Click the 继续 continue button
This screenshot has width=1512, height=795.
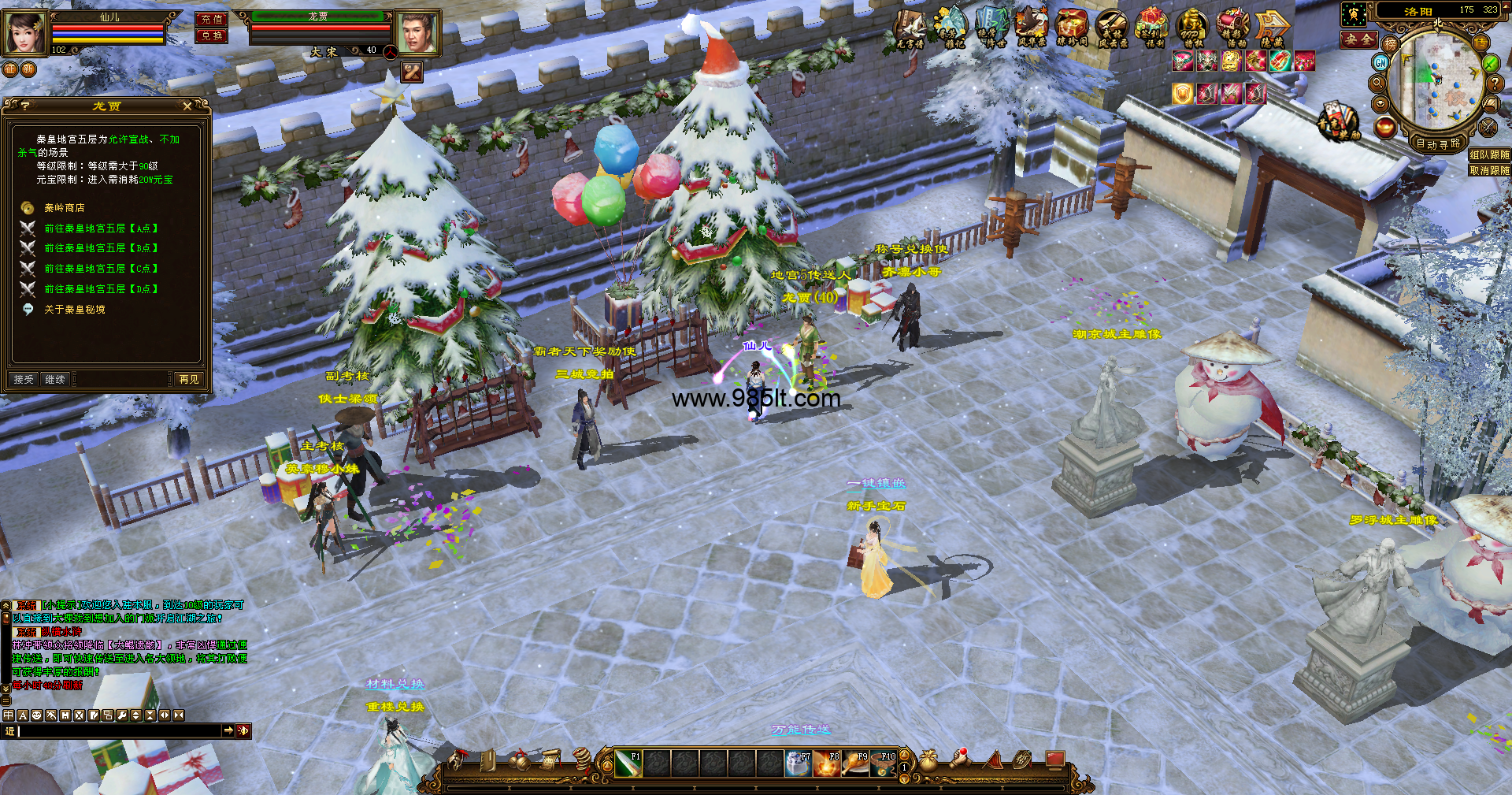pyautogui.click(x=55, y=380)
